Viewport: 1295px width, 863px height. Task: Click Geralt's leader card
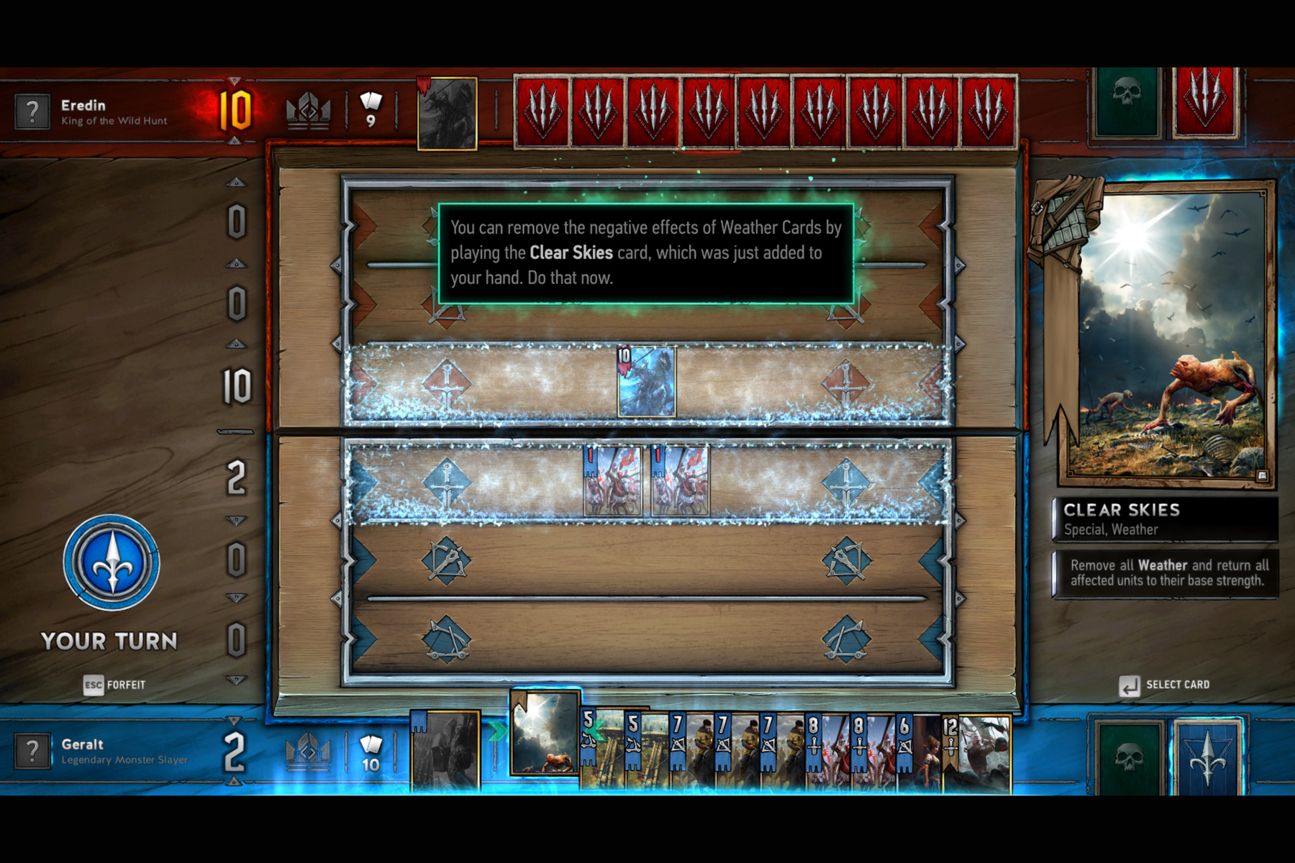point(445,750)
